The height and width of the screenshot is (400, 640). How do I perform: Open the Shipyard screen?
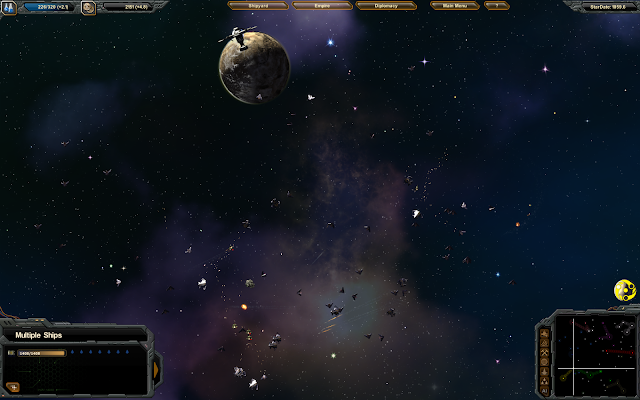click(258, 6)
